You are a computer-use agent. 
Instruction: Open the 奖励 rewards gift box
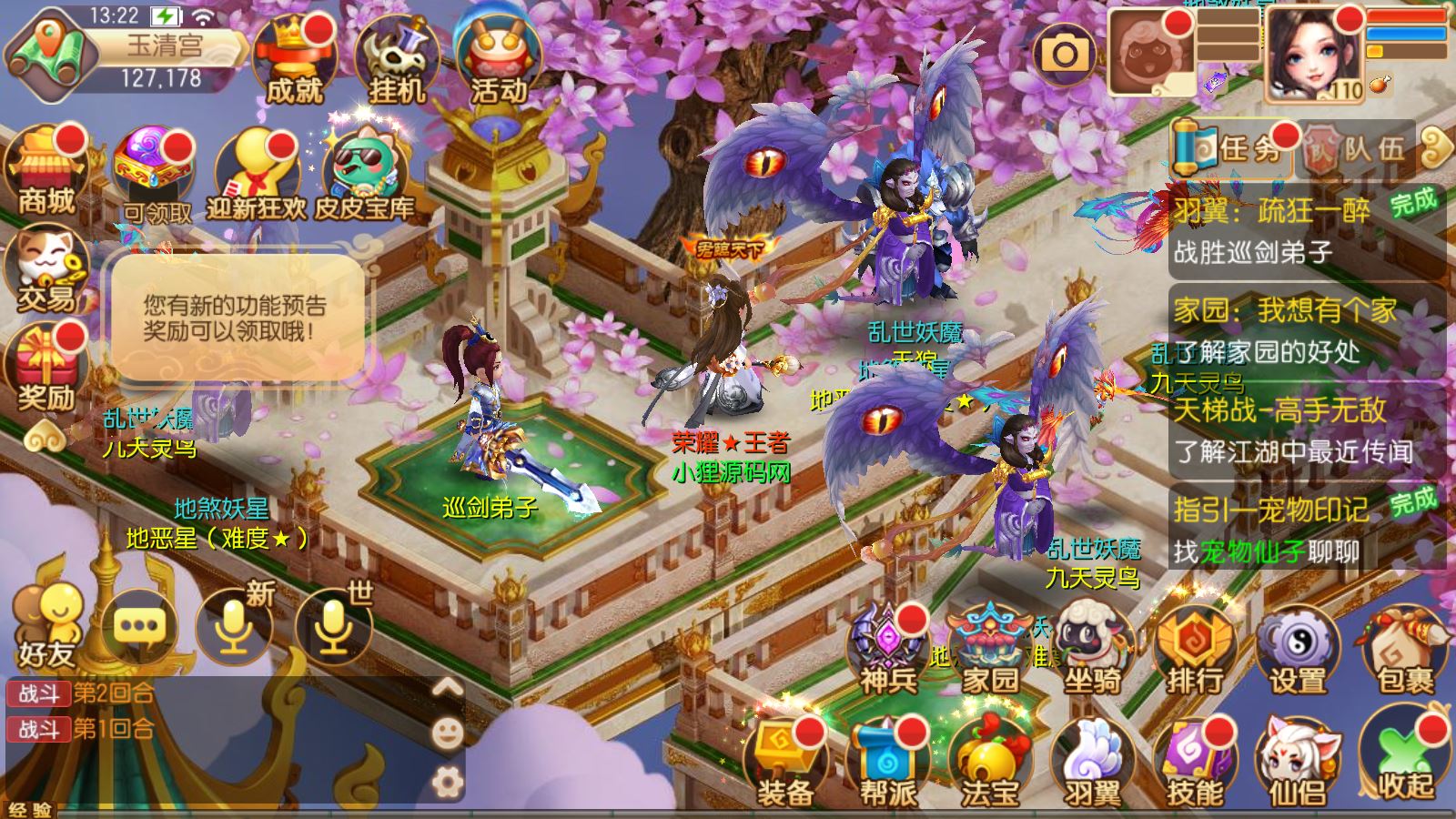point(45,369)
